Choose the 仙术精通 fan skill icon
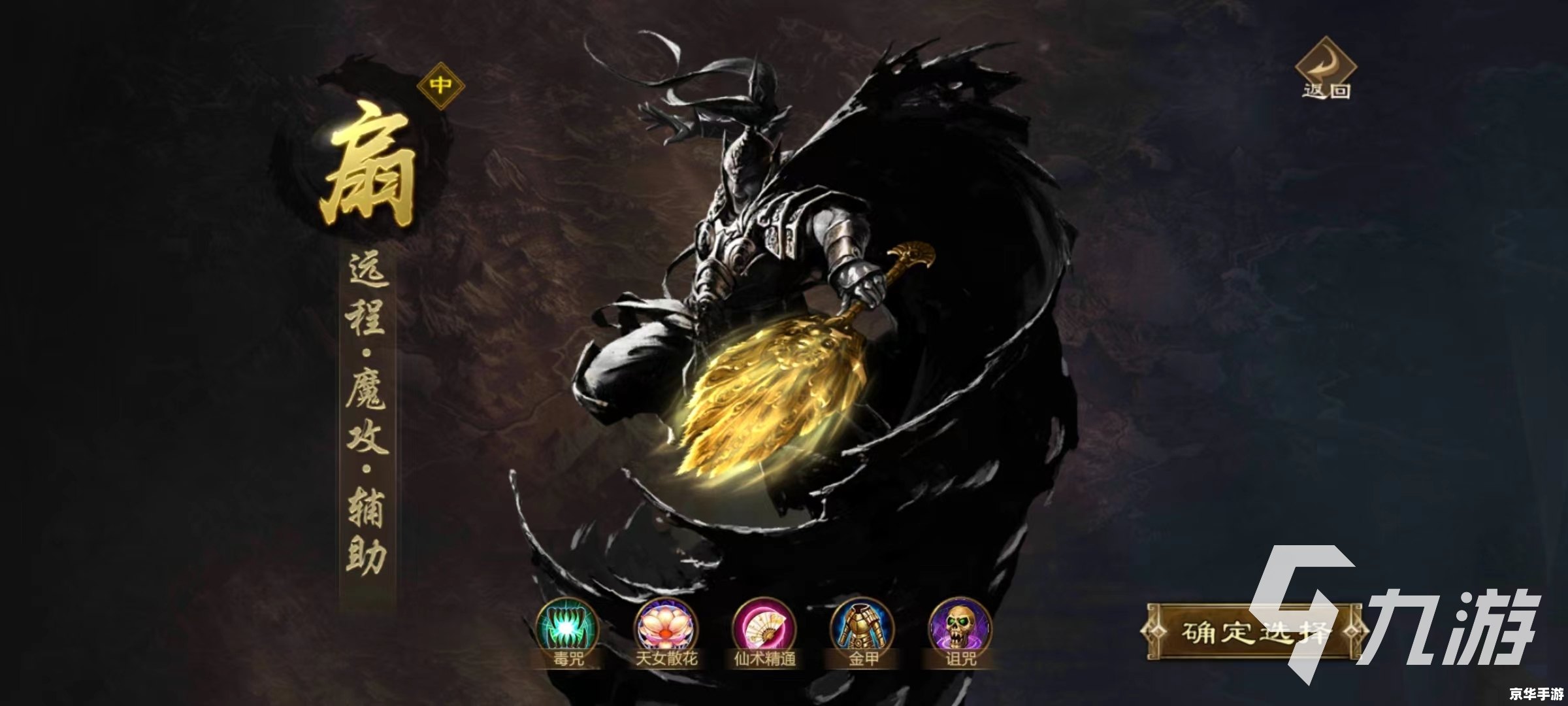Viewport: 1568px width, 706px height. tap(764, 628)
